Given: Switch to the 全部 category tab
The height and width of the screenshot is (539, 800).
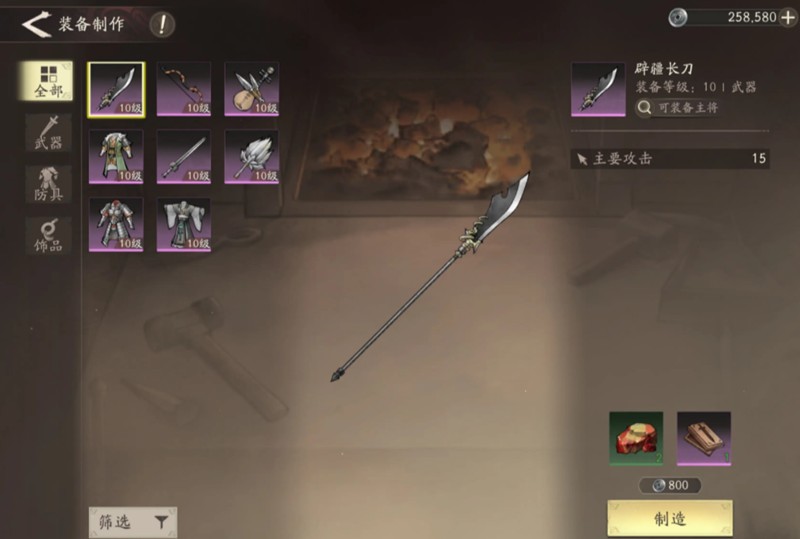Looking at the screenshot, I should (x=48, y=80).
